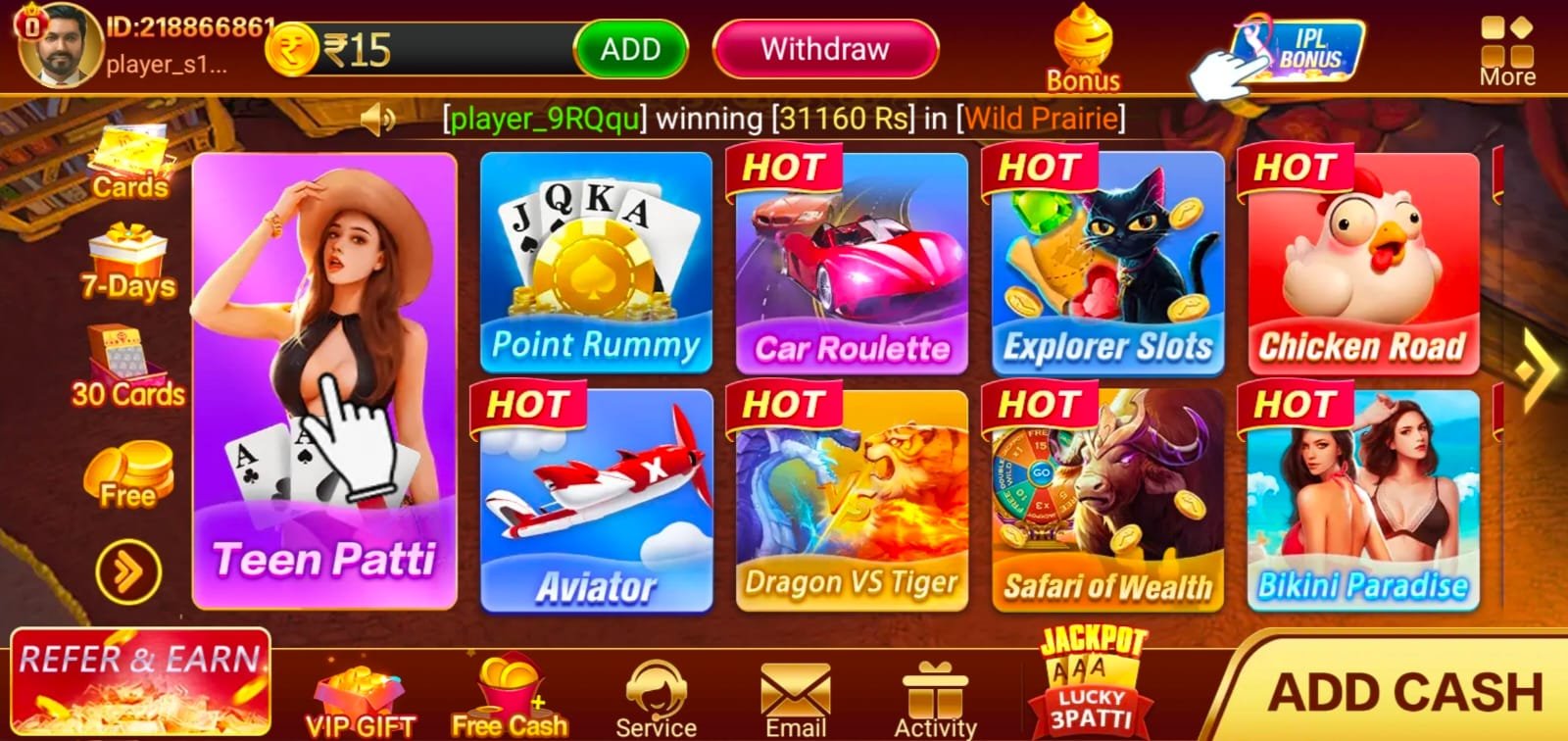Open the Free coins sidebar icon
The width and height of the screenshot is (1568, 741).
[x=125, y=475]
